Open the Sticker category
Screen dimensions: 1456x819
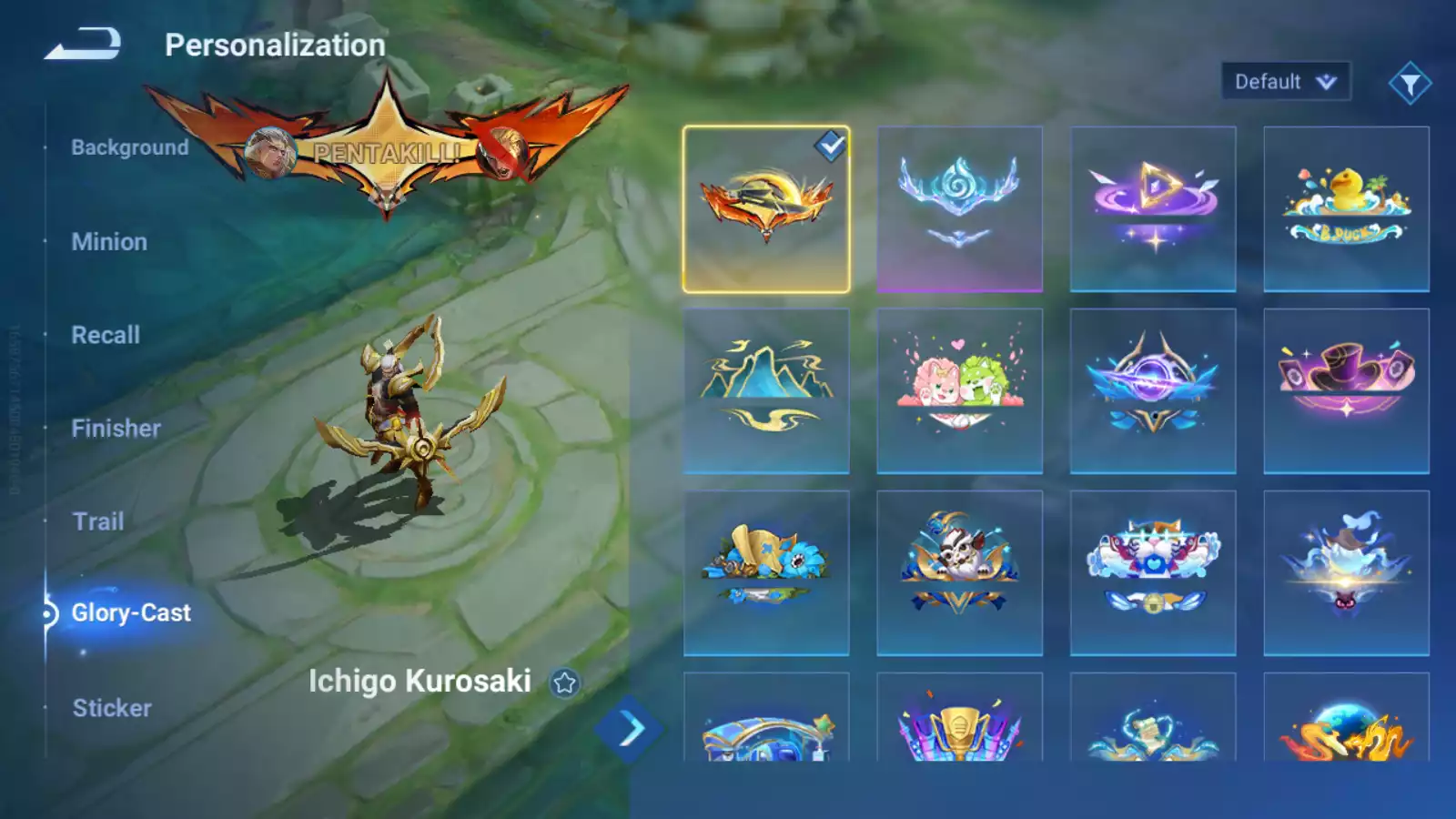coord(112,708)
